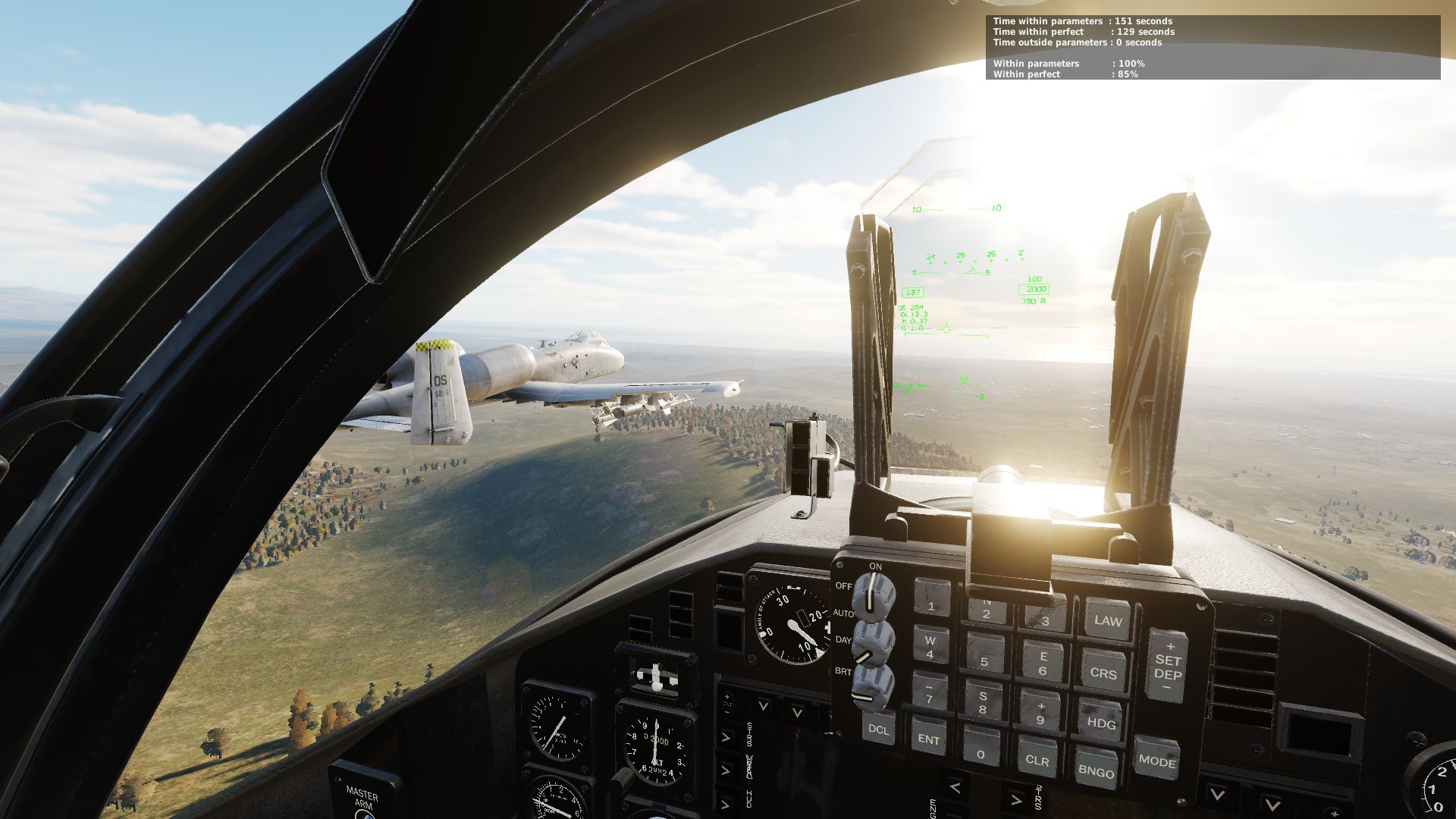Turn the HUD knob from OFF to ON
This screenshot has height=819, width=1456.
click(874, 595)
